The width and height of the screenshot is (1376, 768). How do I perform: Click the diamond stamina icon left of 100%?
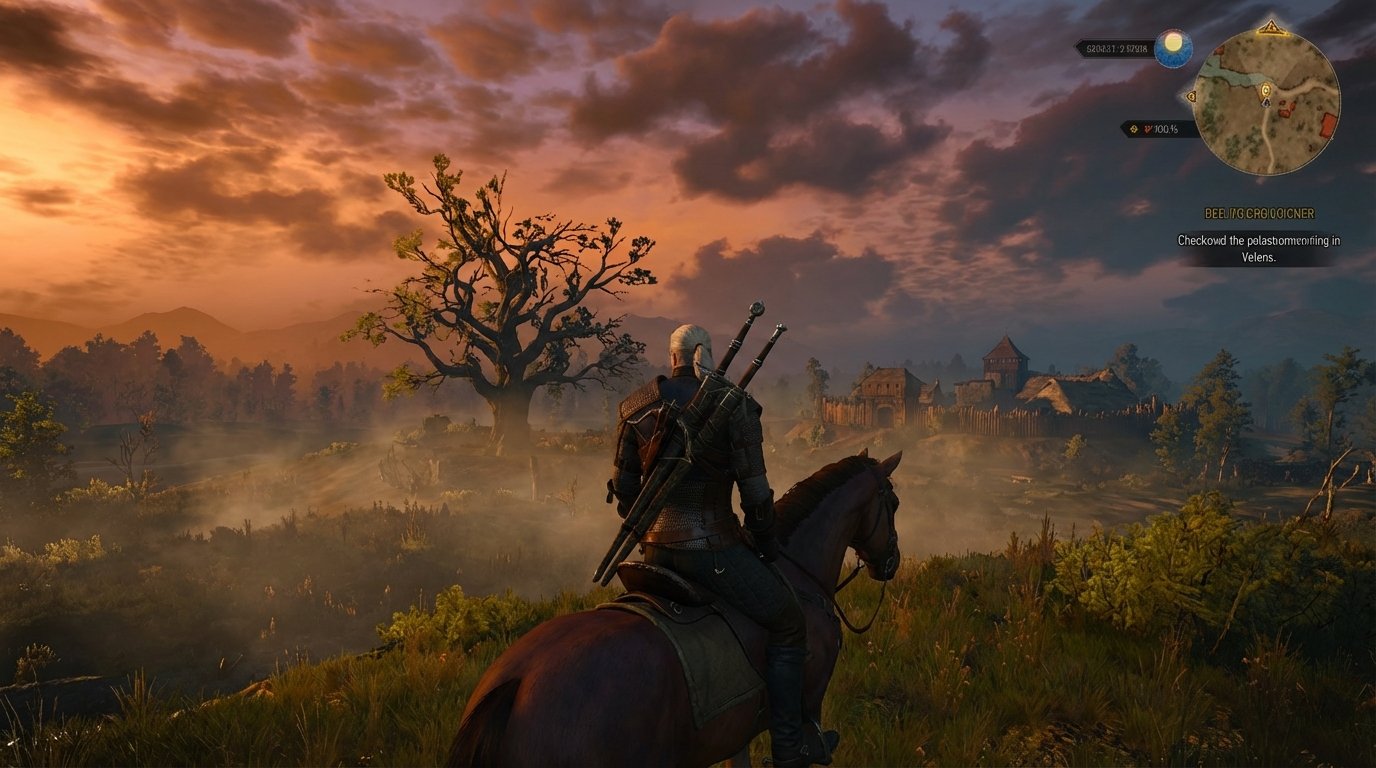pos(1132,129)
